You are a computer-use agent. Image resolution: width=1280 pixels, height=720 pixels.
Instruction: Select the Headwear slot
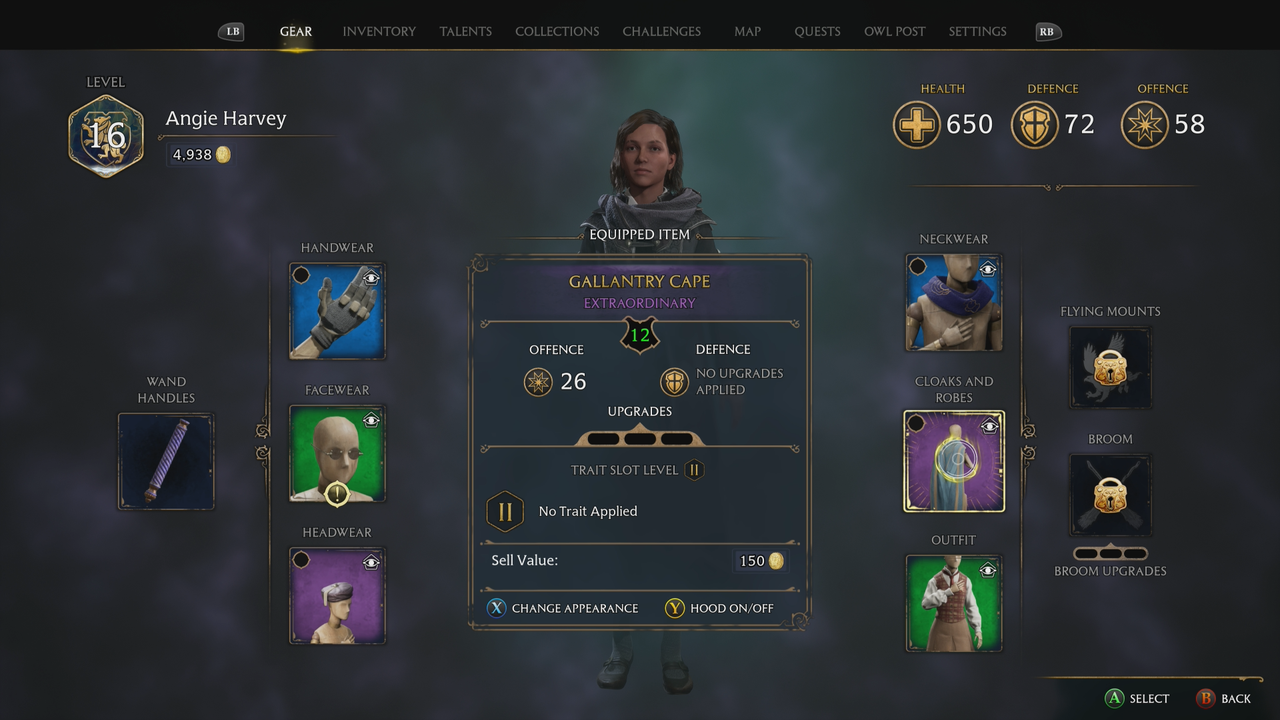point(337,597)
